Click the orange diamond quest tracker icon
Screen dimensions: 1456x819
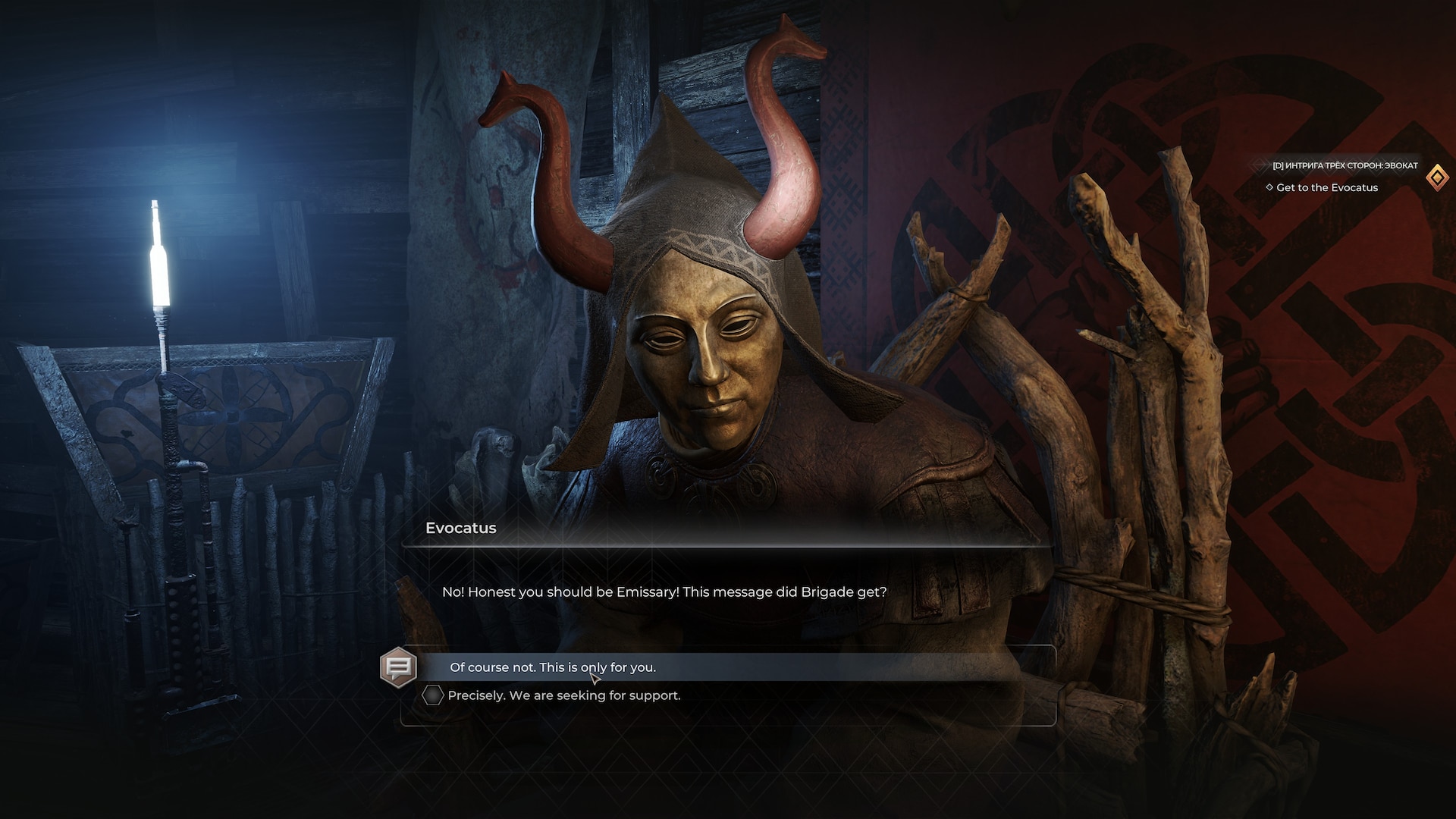tap(1437, 177)
